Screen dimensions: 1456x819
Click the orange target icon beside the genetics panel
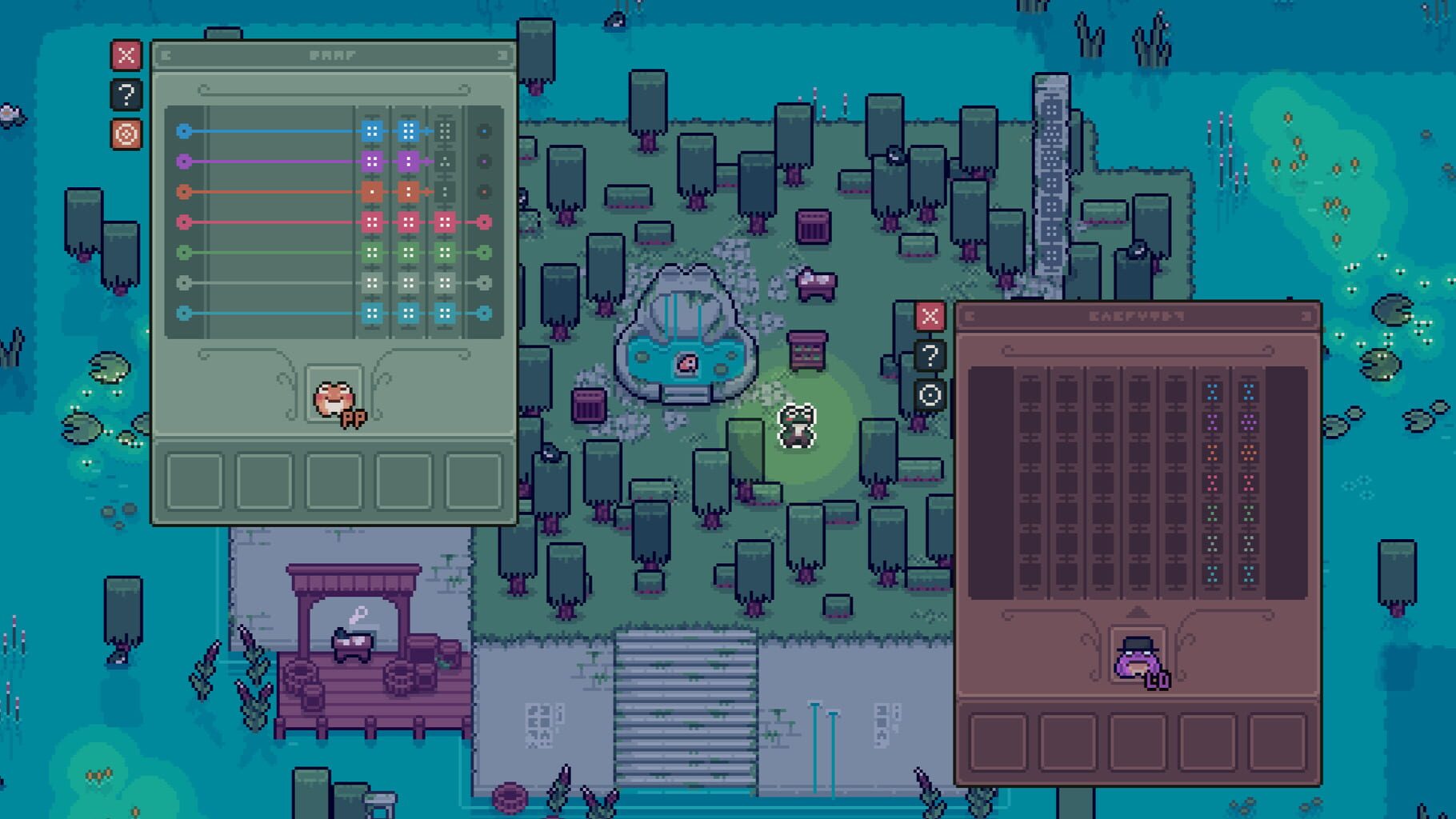pos(126,135)
